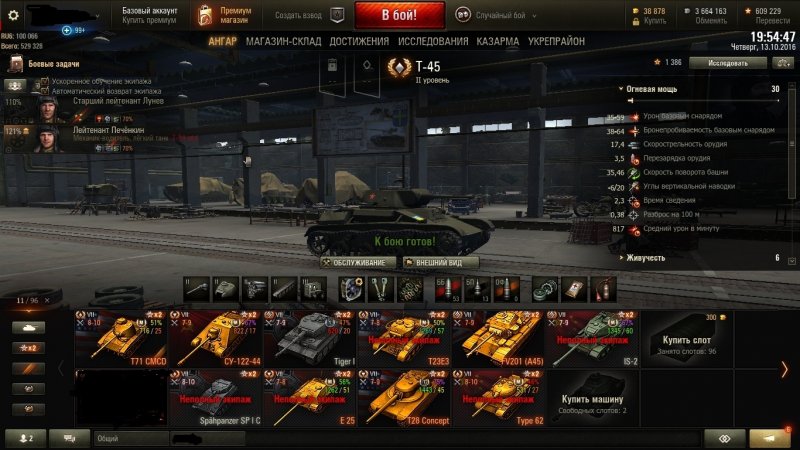Image resolution: width=800 pixels, height=450 pixels.
Task: Select the Tiger I tank in carousel
Action: click(310, 338)
